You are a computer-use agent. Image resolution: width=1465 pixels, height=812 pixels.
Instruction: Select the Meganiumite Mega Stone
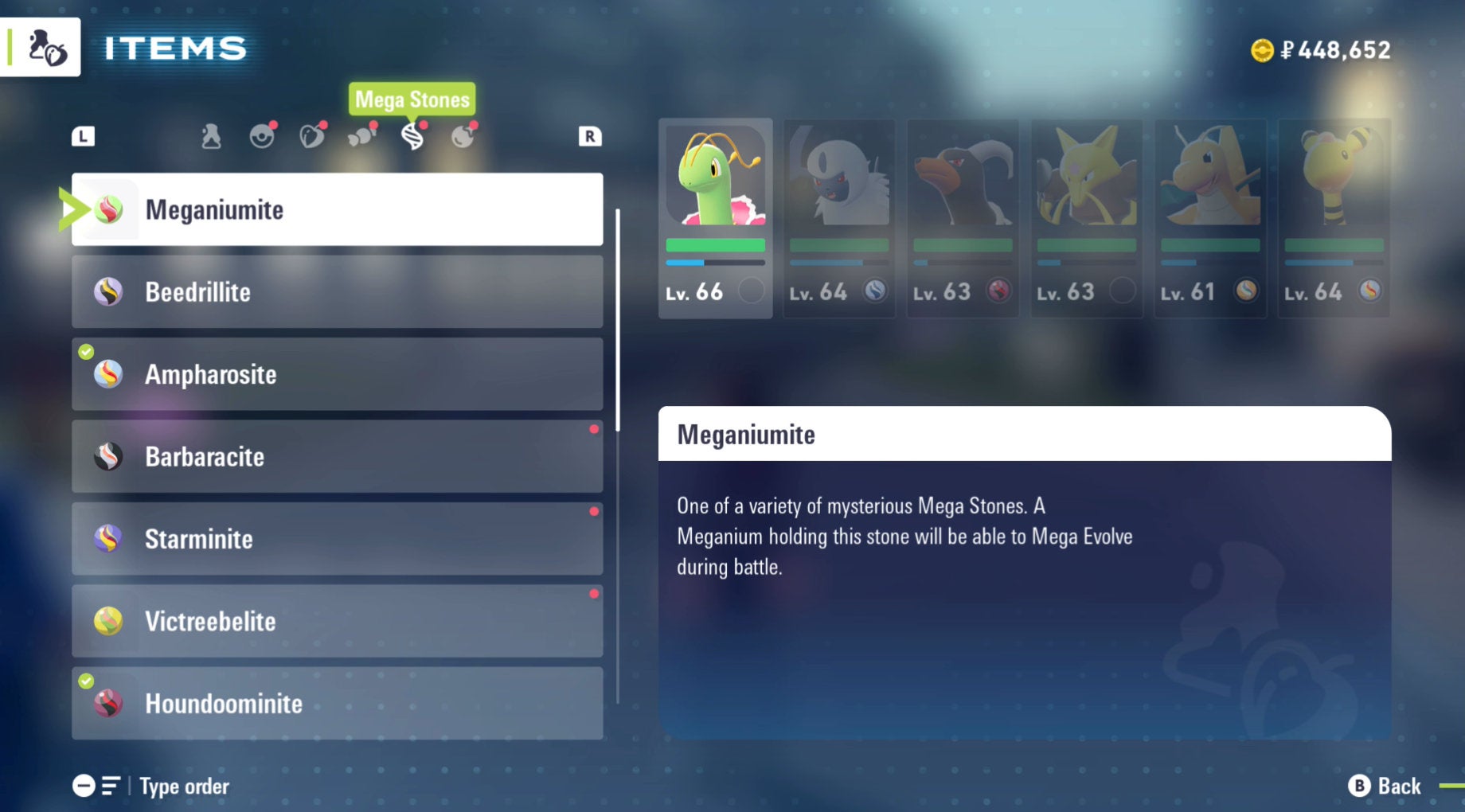point(337,209)
